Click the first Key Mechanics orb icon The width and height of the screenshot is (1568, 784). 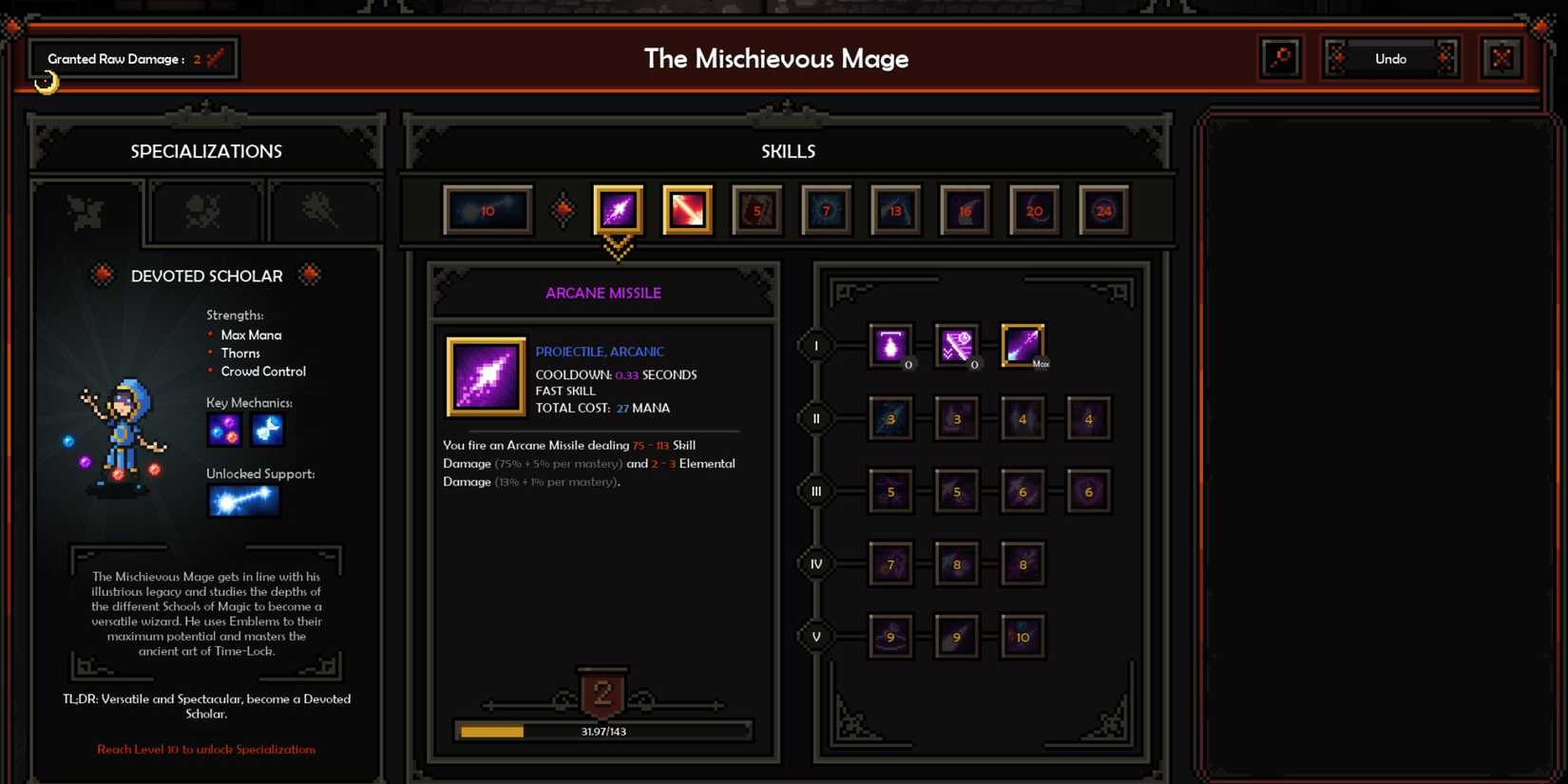pos(224,430)
